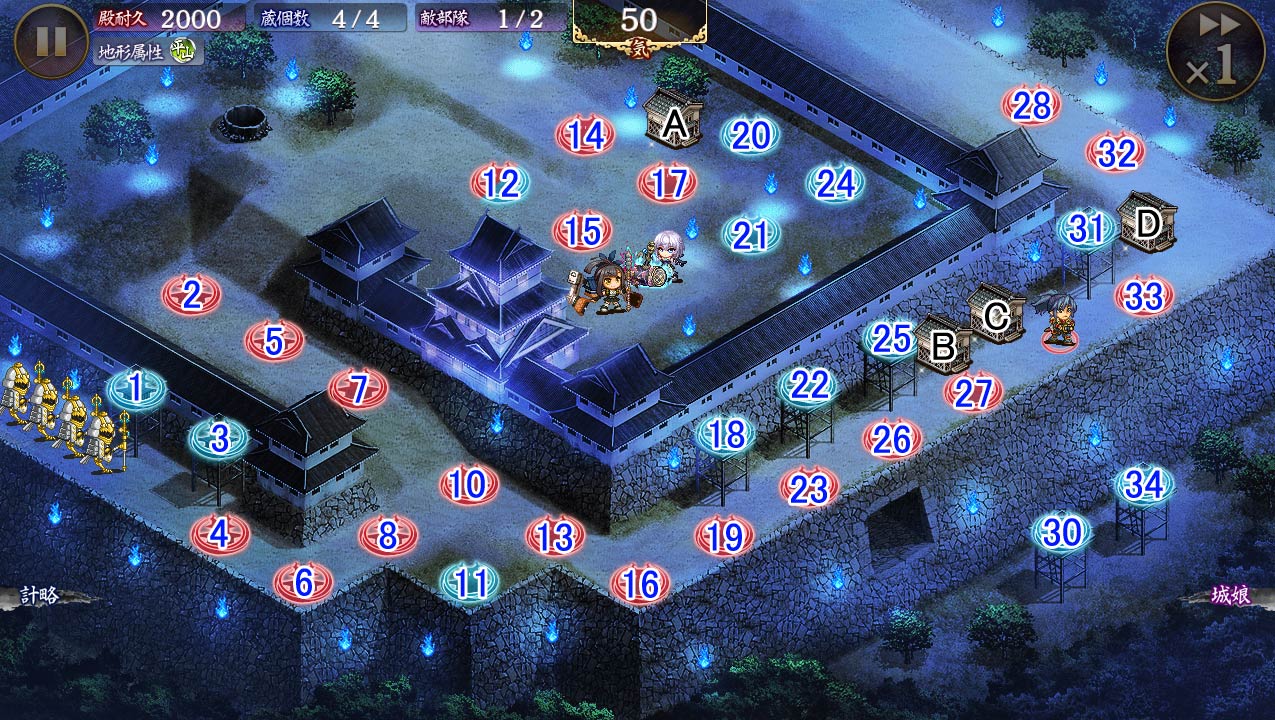
Task: Select deployment tile 14
Action: (585, 135)
